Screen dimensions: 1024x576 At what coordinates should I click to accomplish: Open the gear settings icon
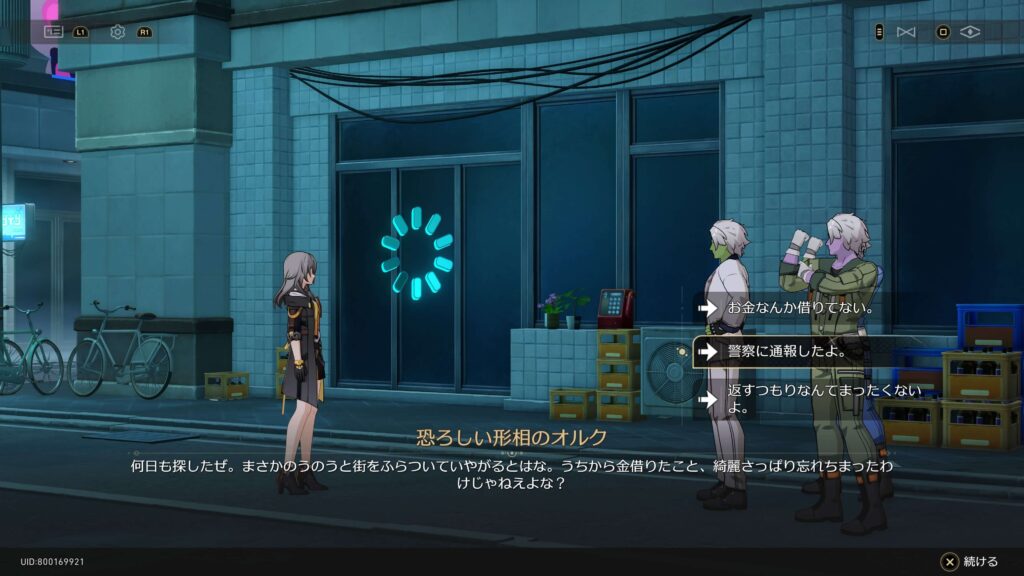tap(117, 32)
